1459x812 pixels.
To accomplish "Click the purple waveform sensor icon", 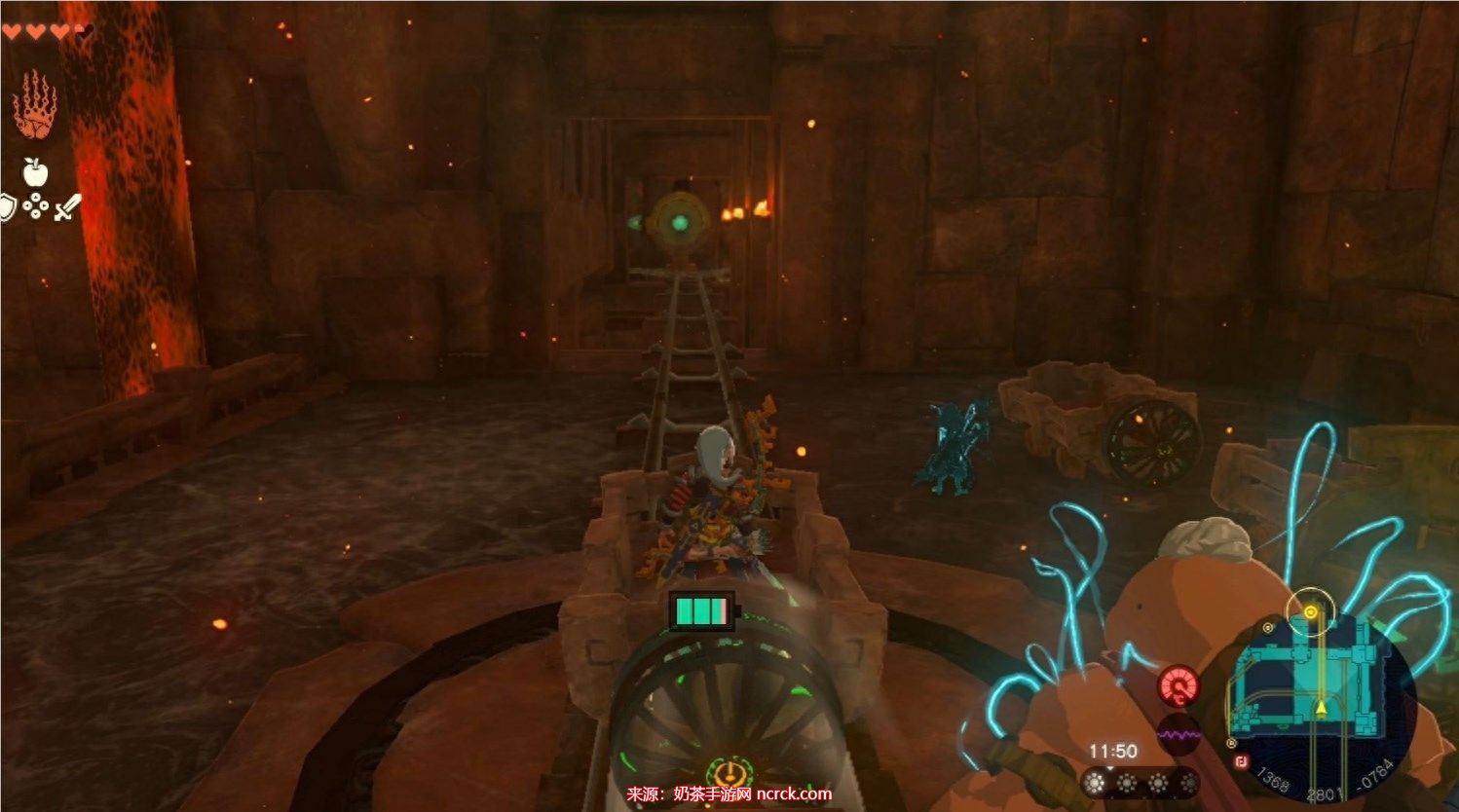I will [1178, 734].
